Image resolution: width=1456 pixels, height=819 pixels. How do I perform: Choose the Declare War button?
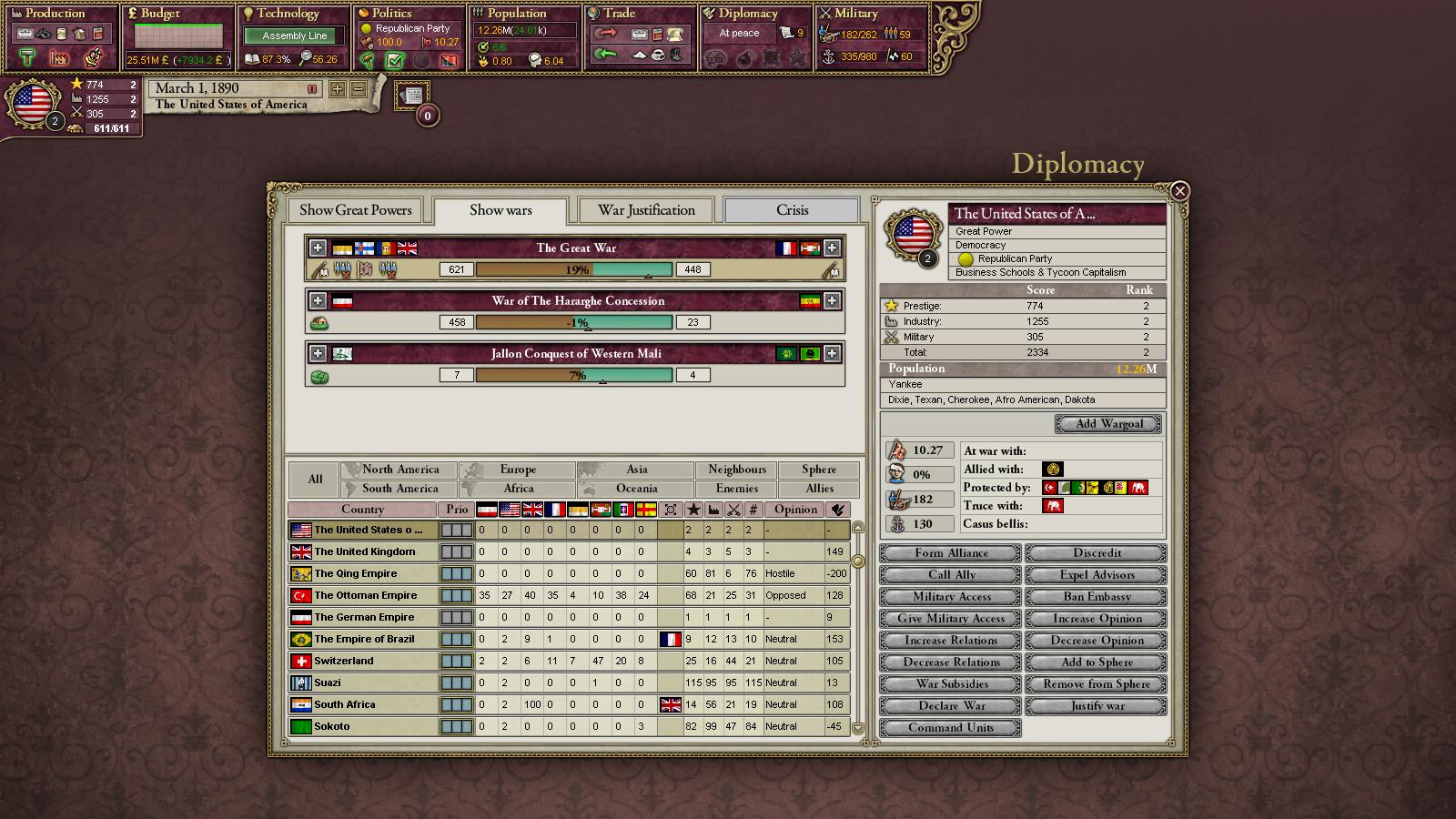click(x=951, y=706)
